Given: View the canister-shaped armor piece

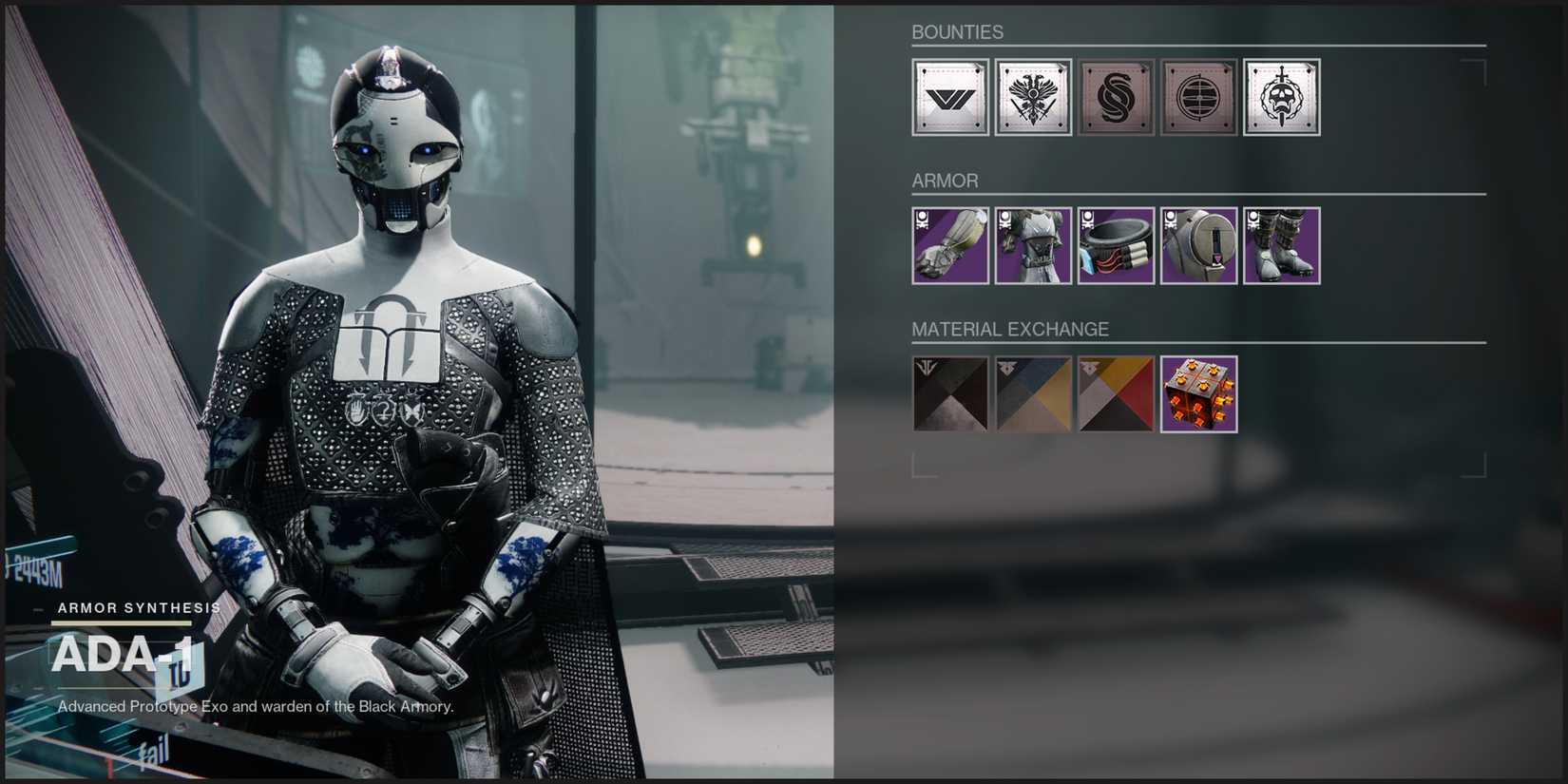Looking at the screenshot, I should pos(1198,246).
